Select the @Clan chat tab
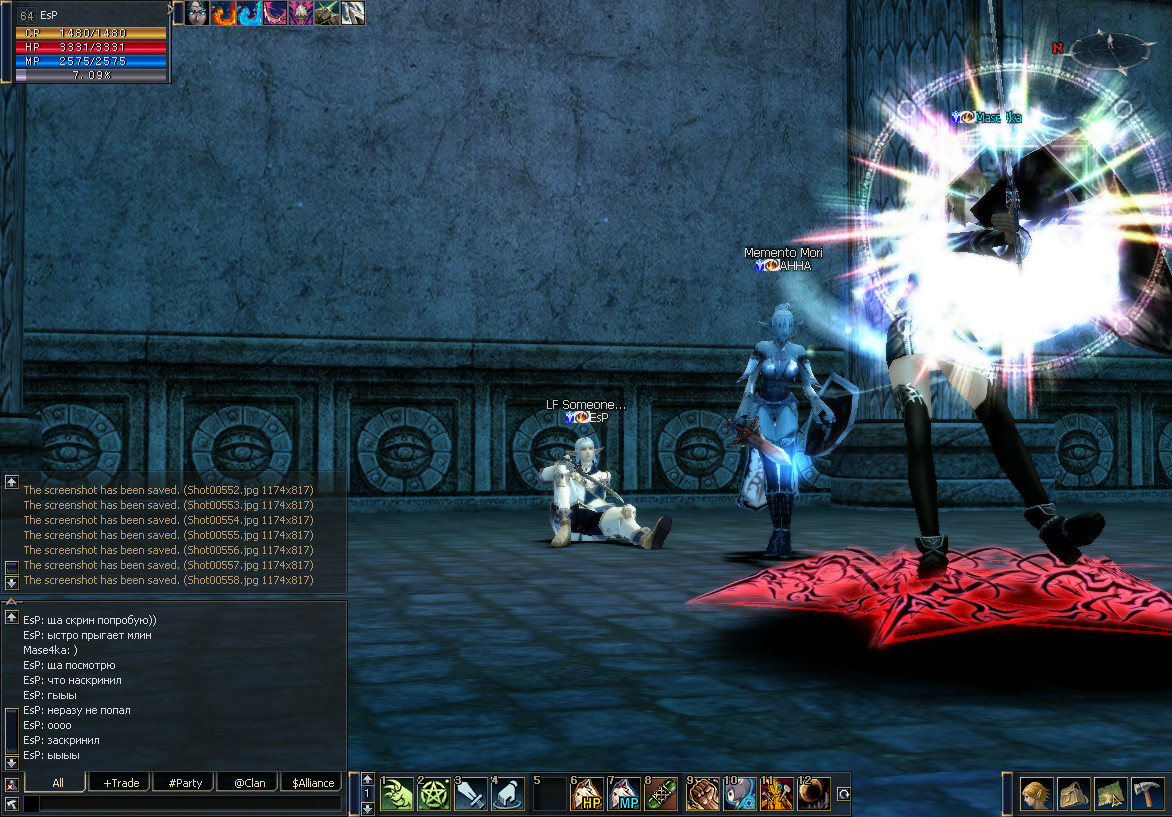The height and width of the screenshot is (817, 1172). click(249, 782)
